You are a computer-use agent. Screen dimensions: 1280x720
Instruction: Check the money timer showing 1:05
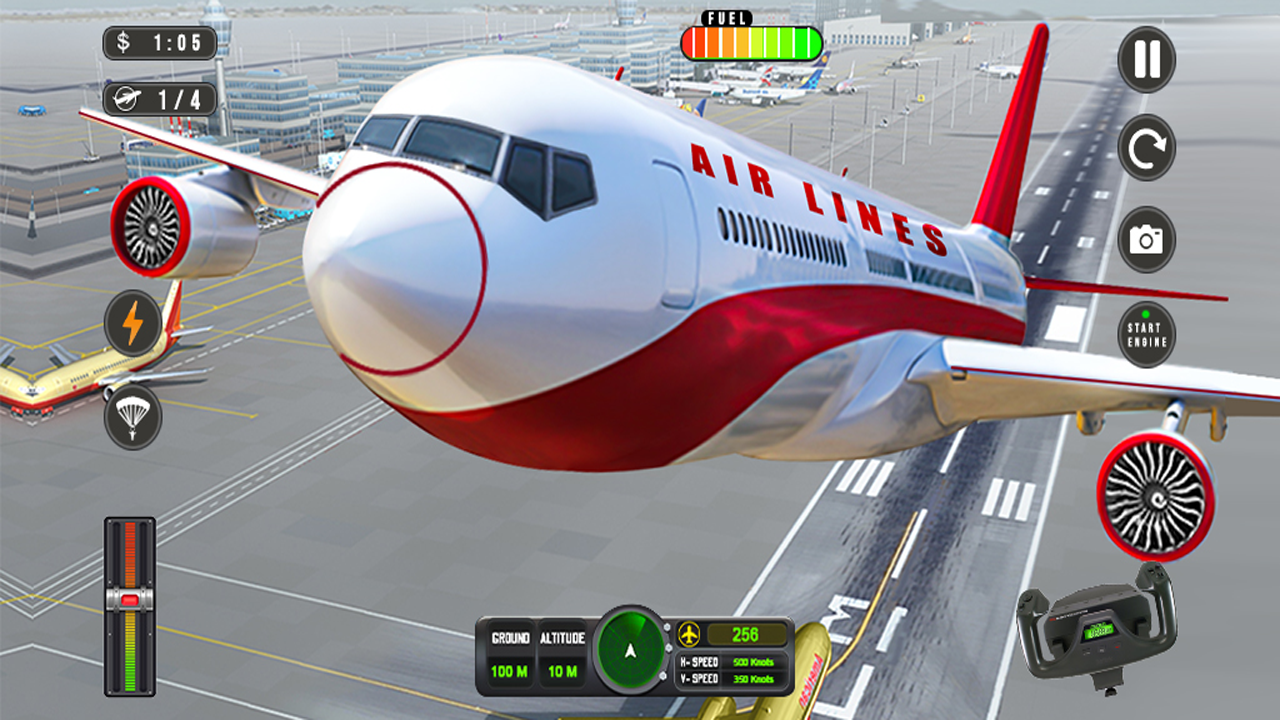point(158,43)
